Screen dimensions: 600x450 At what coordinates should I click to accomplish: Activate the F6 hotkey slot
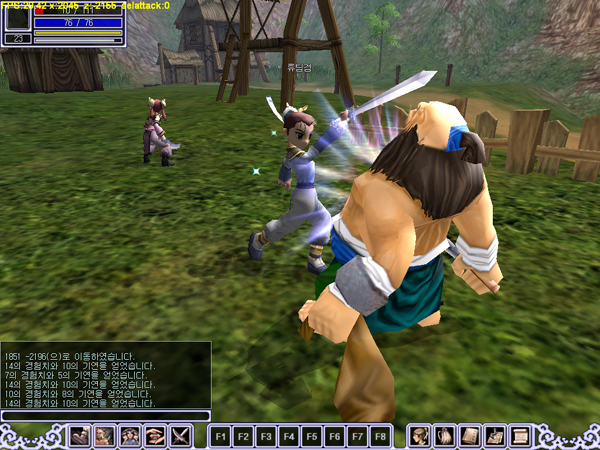[334, 437]
